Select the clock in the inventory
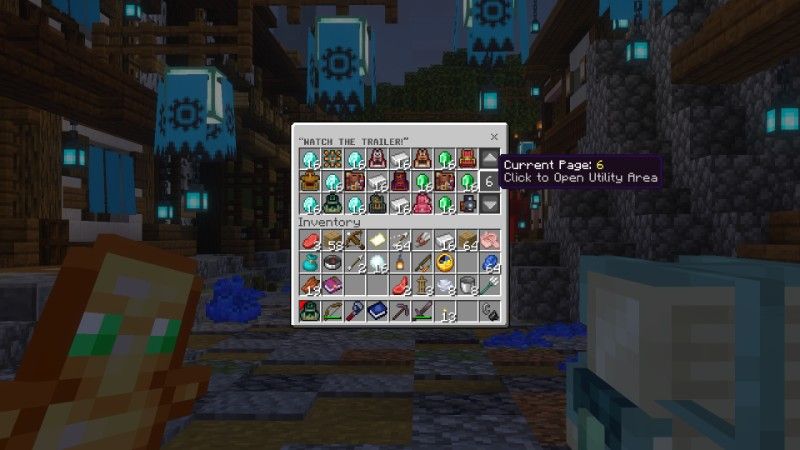This screenshot has height=450, width=800. point(445,264)
